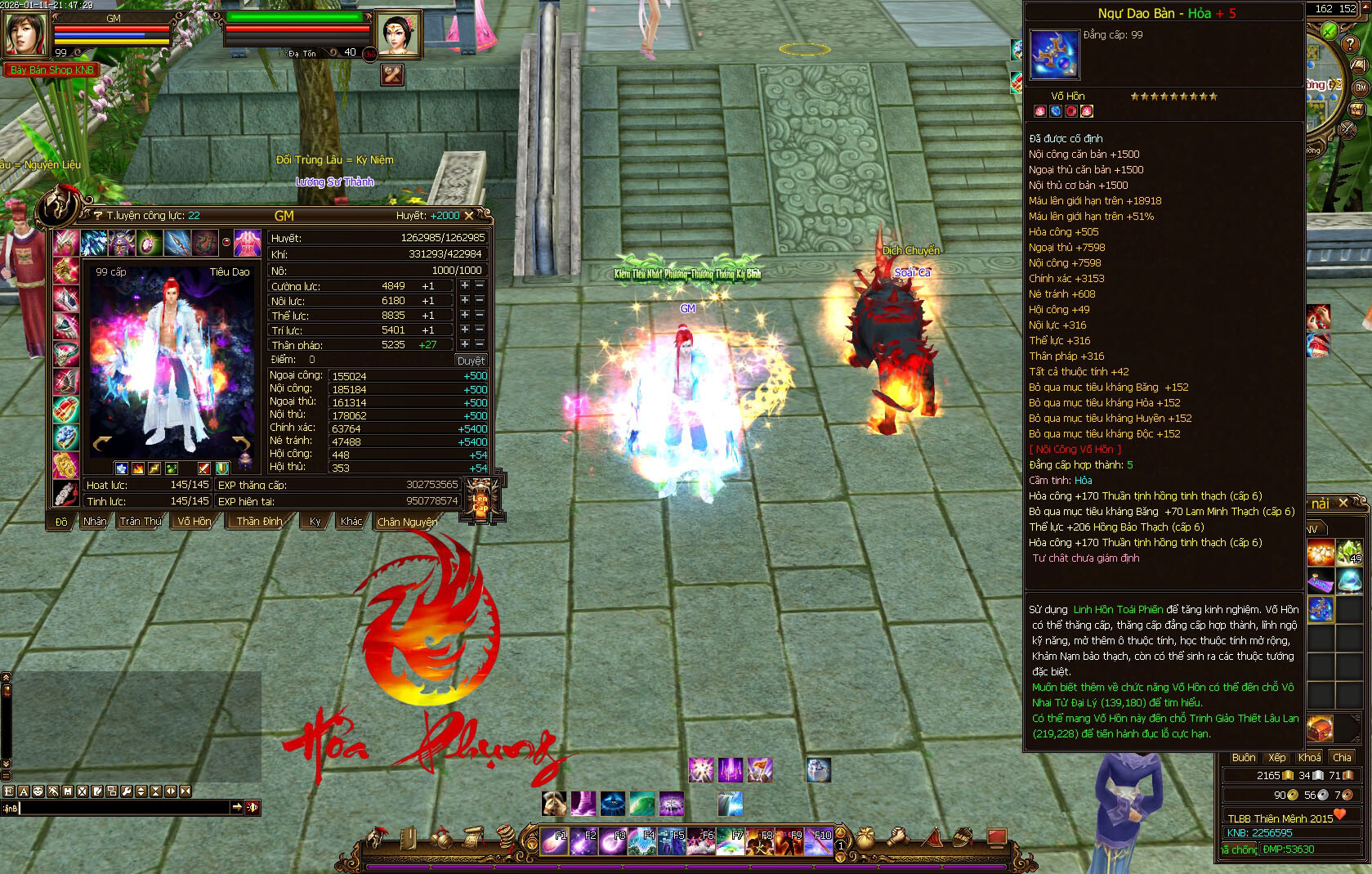Decrease the Thân pháp stat point
The height and width of the screenshot is (874, 1372).
pyautogui.click(x=480, y=345)
